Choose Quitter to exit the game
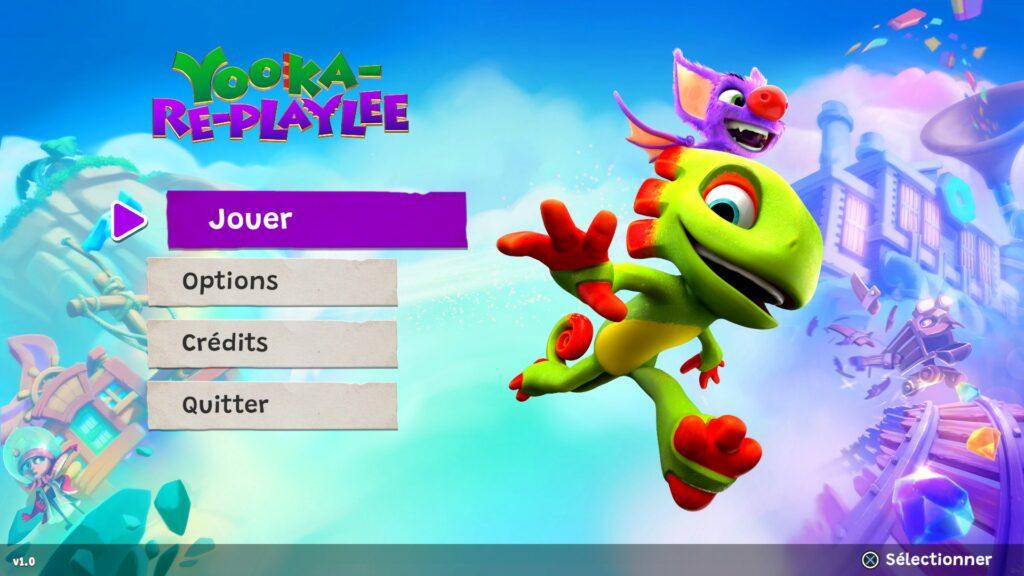This screenshot has height=576, width=1024. pyautogui.click(x=272, y=405)
